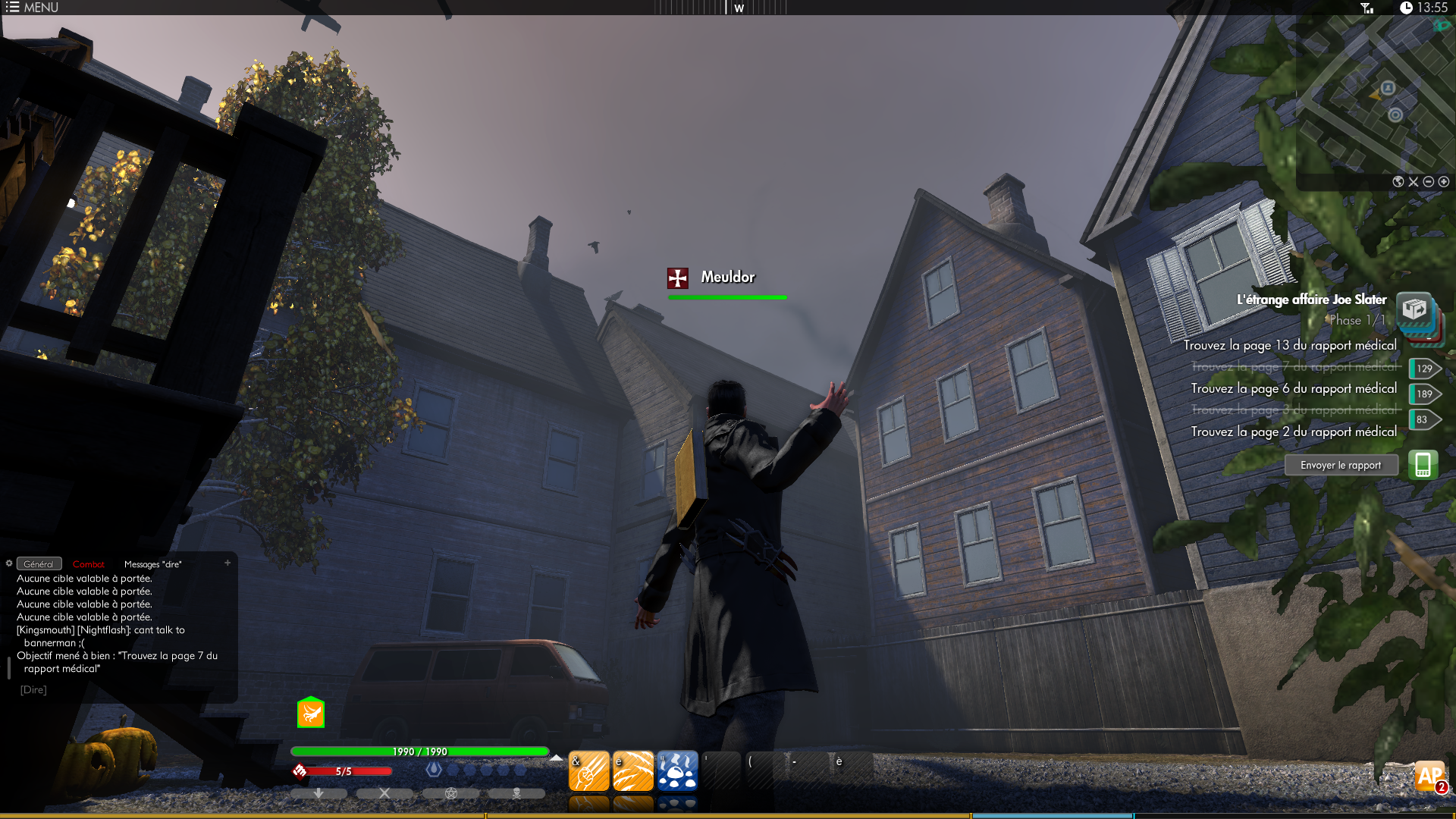Open the green phone report icon
Viewport: 1456px width, 819px height.
[1423, 465]
